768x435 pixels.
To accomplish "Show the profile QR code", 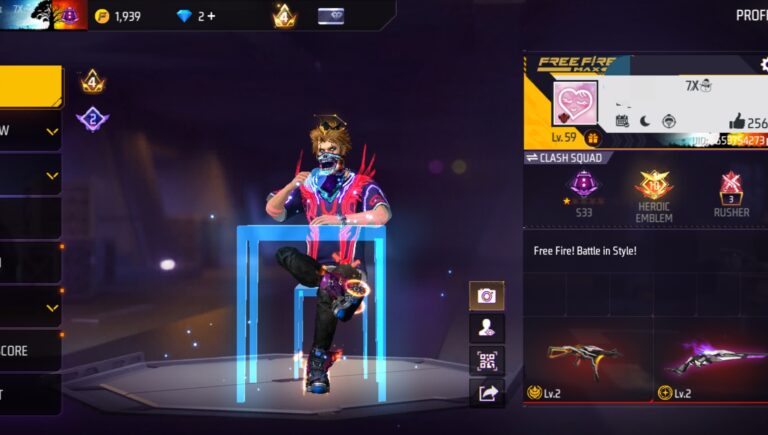I will pyautogui.click(x=487, y=360).
